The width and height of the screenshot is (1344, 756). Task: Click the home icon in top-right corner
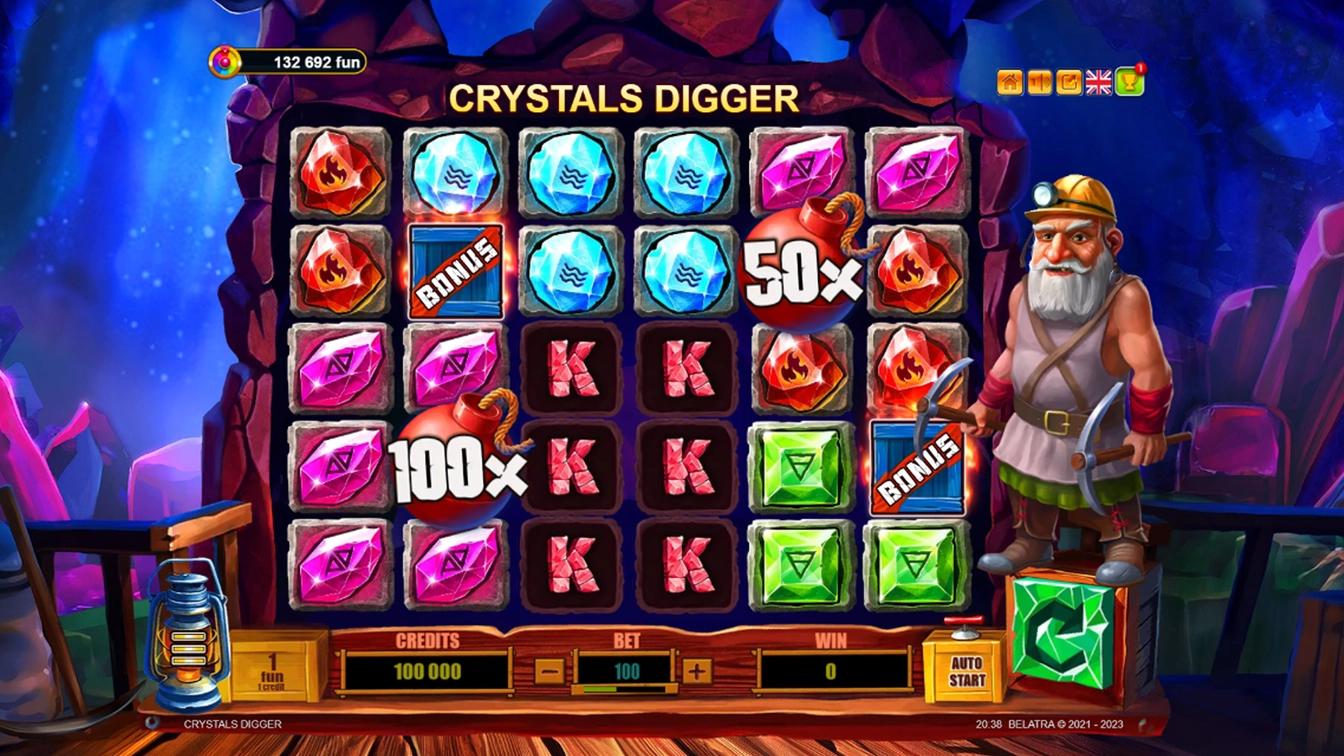click(1008, 82)
